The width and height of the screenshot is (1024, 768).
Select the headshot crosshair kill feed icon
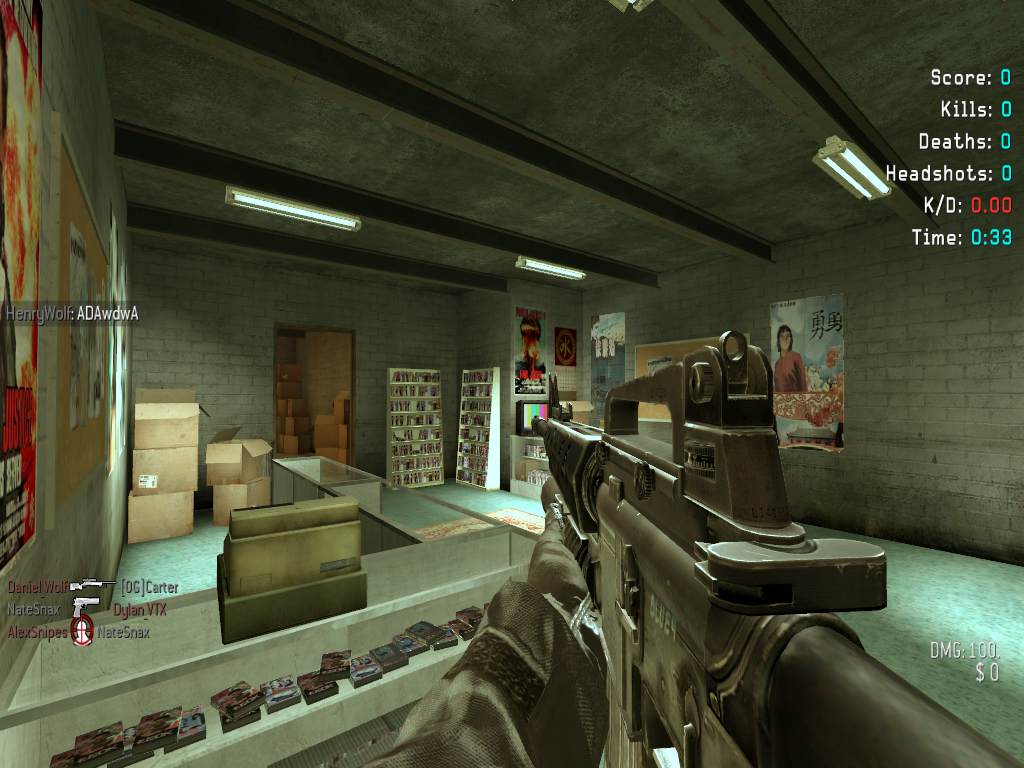click(83, 632)
